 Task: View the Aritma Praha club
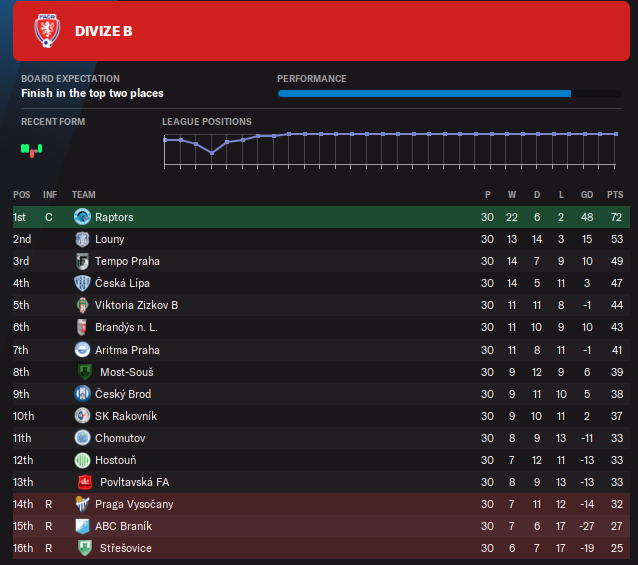pyautogui.click(x=127, y=350)
